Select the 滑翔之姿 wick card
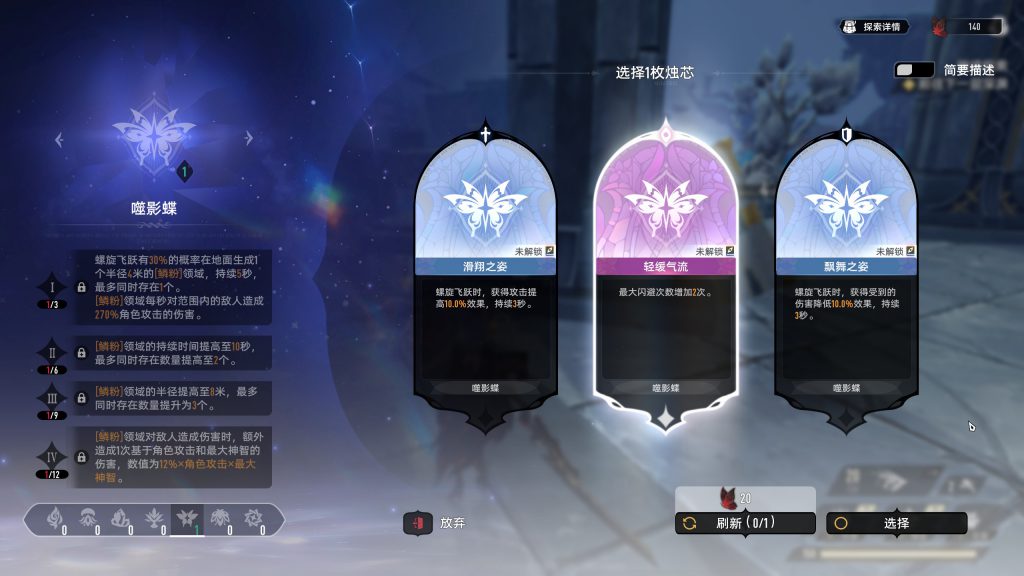This screenshot has height=576, width=1024. click(x=485, y=280)
